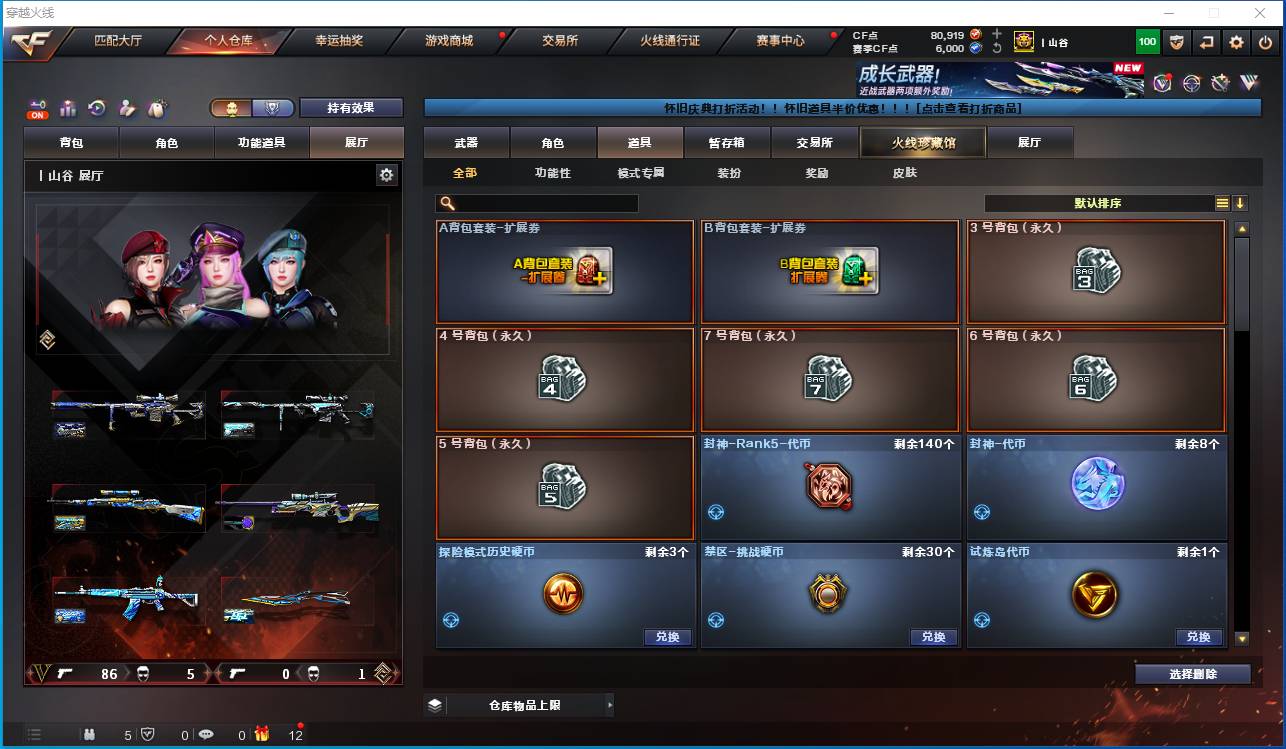Expand the 仓库物品上限 panel arrow
Viewport: 1286px width, 749px height.
click(x=610, y=705)
